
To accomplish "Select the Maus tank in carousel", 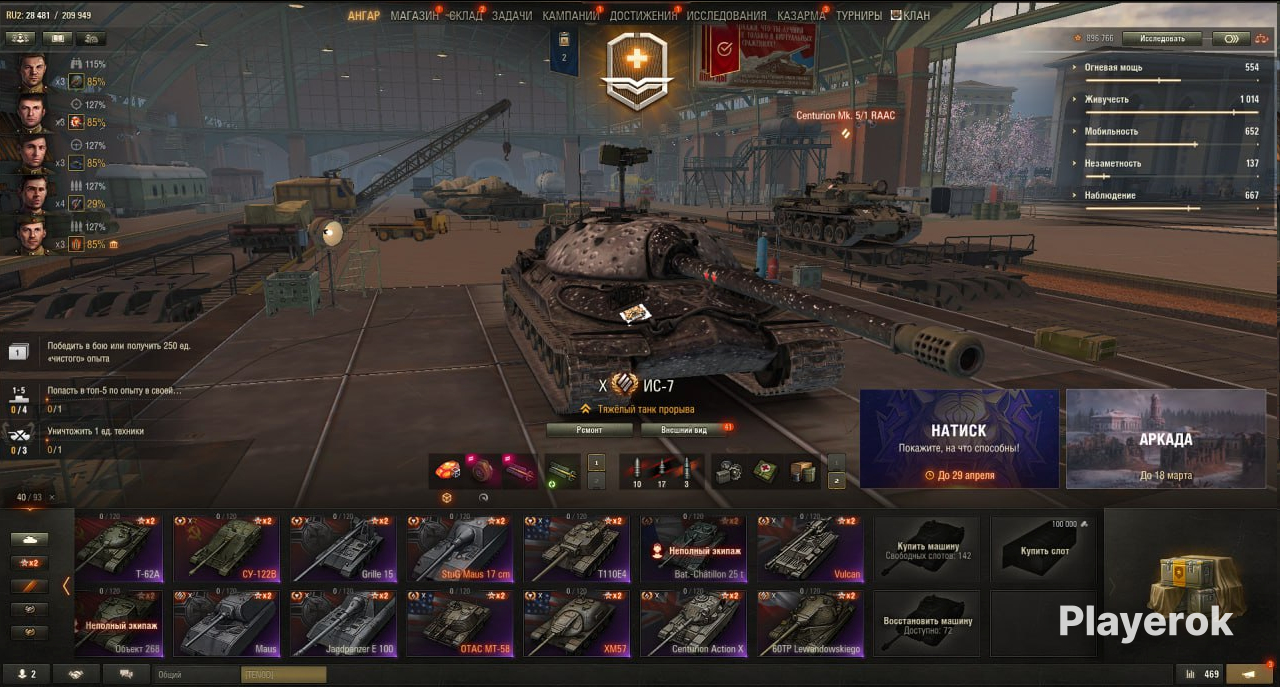I will coord(226,623).
